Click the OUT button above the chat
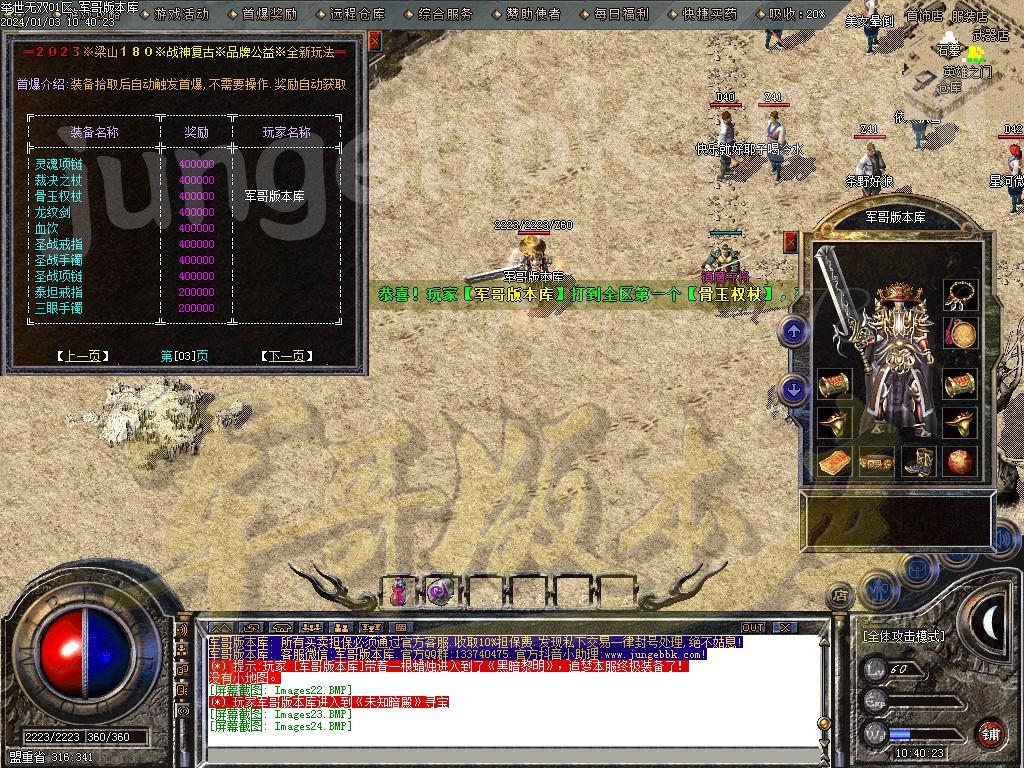 [x=752, y=627]
